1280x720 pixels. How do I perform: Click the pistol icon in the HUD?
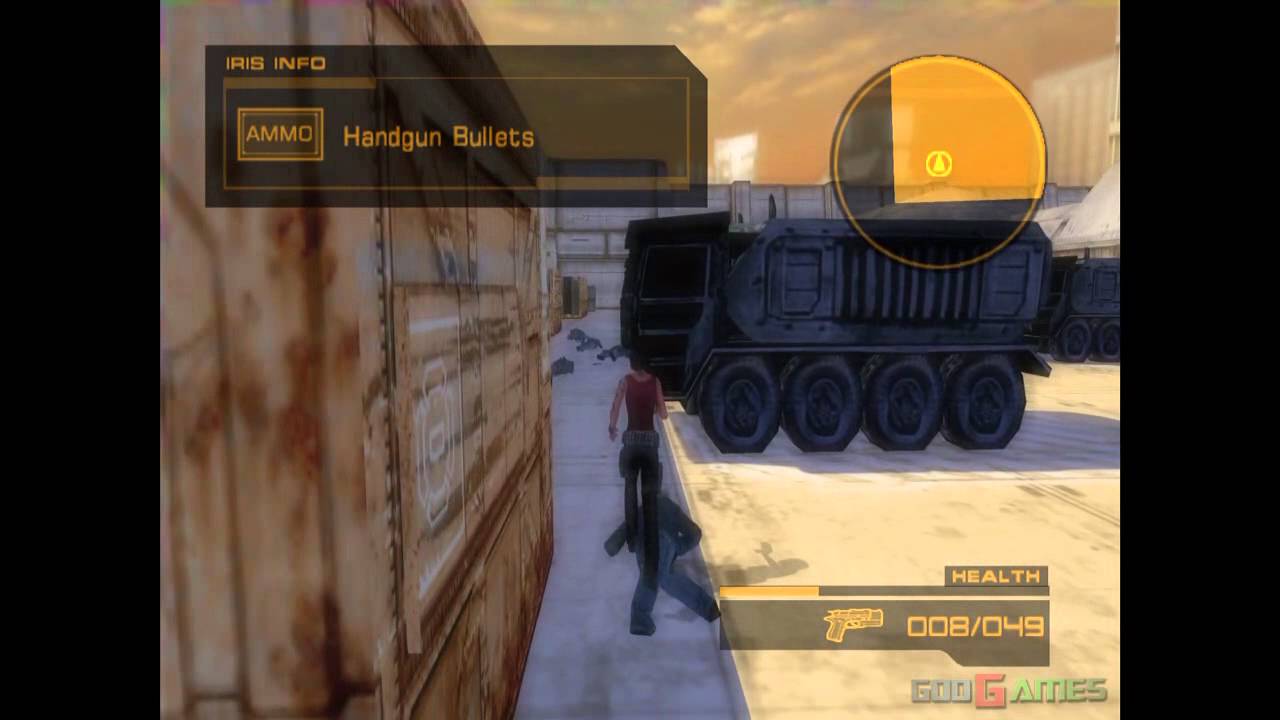851,622
